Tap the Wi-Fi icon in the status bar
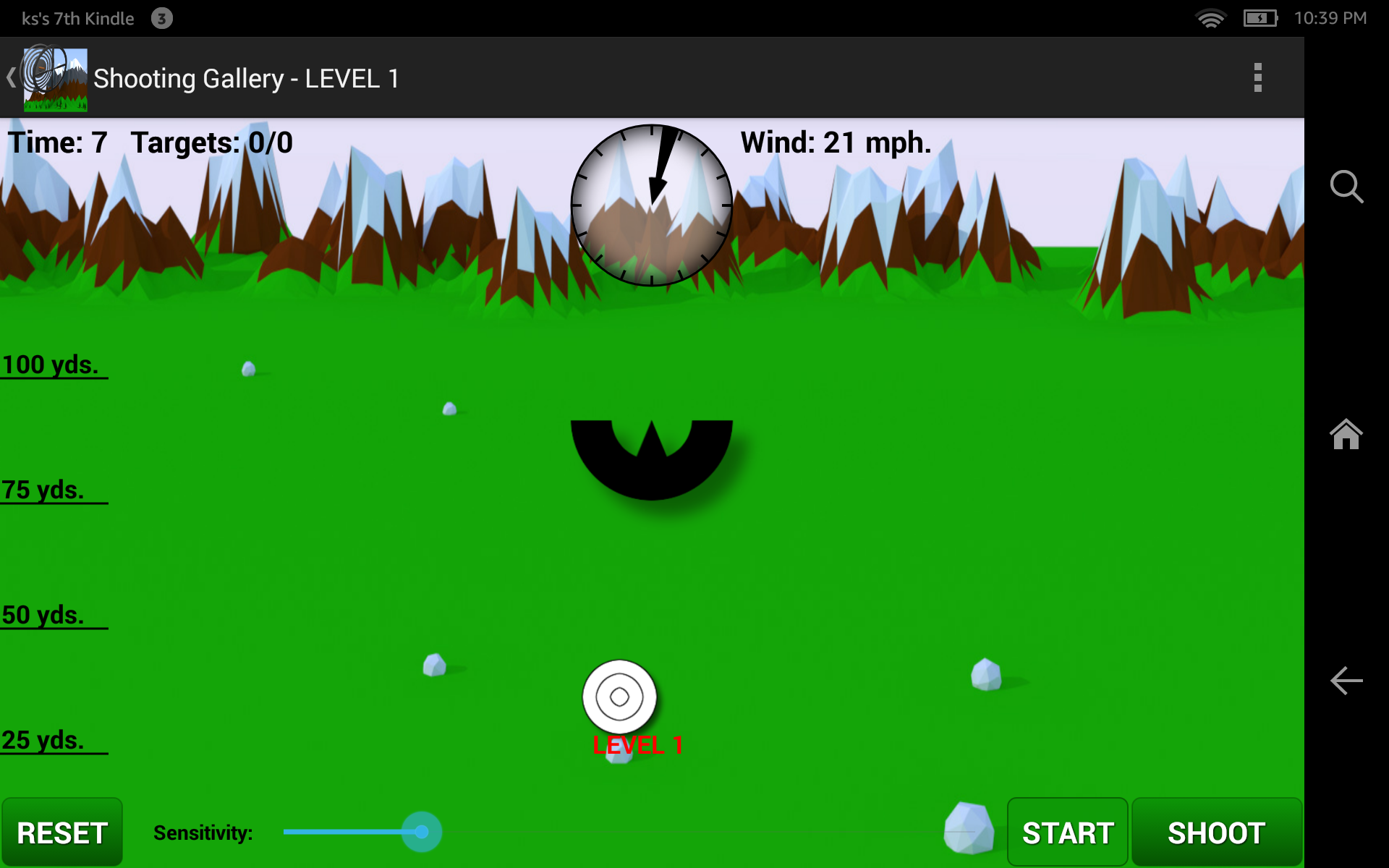This screenshot has width=1389, height=868. pos(1212,18)
